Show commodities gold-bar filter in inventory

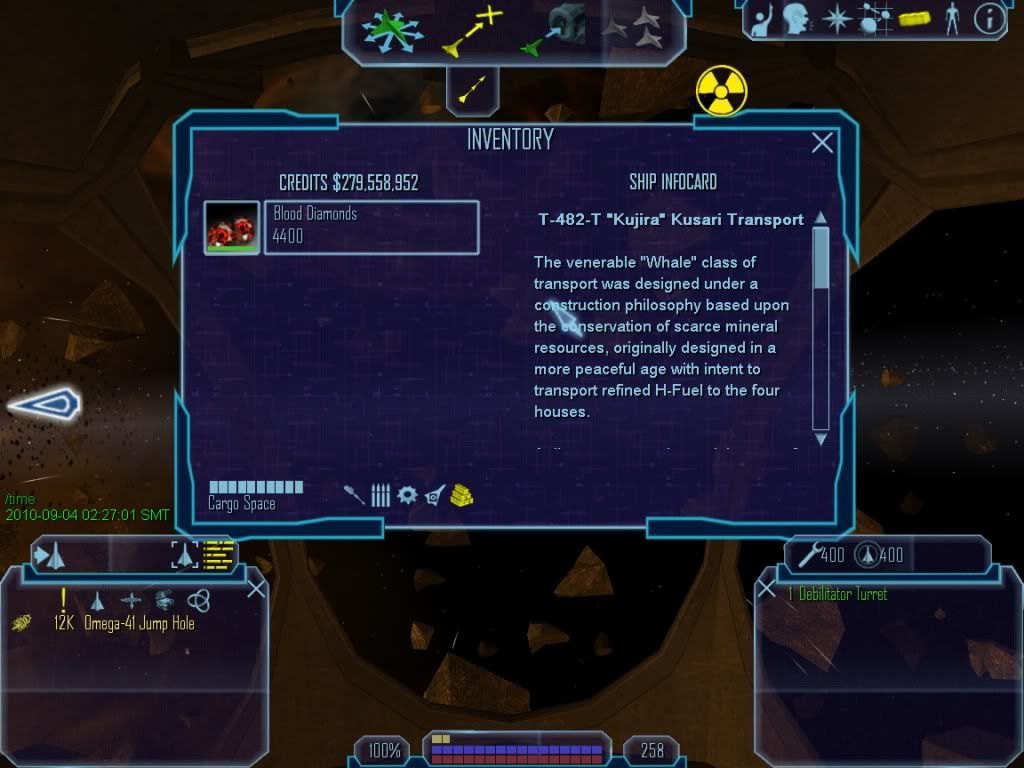coord(461,494)
